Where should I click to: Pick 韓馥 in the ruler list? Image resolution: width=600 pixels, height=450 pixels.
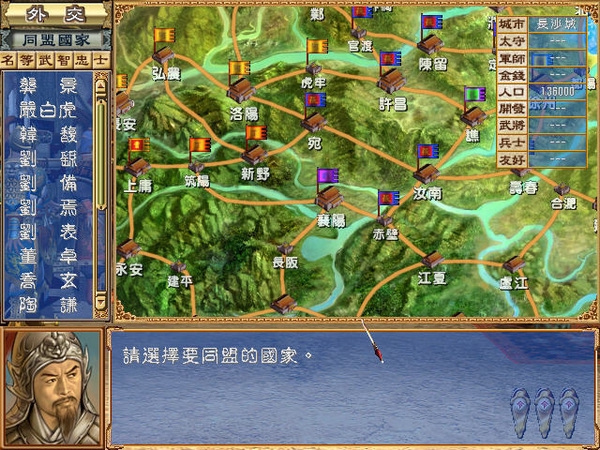pos(48,130)
